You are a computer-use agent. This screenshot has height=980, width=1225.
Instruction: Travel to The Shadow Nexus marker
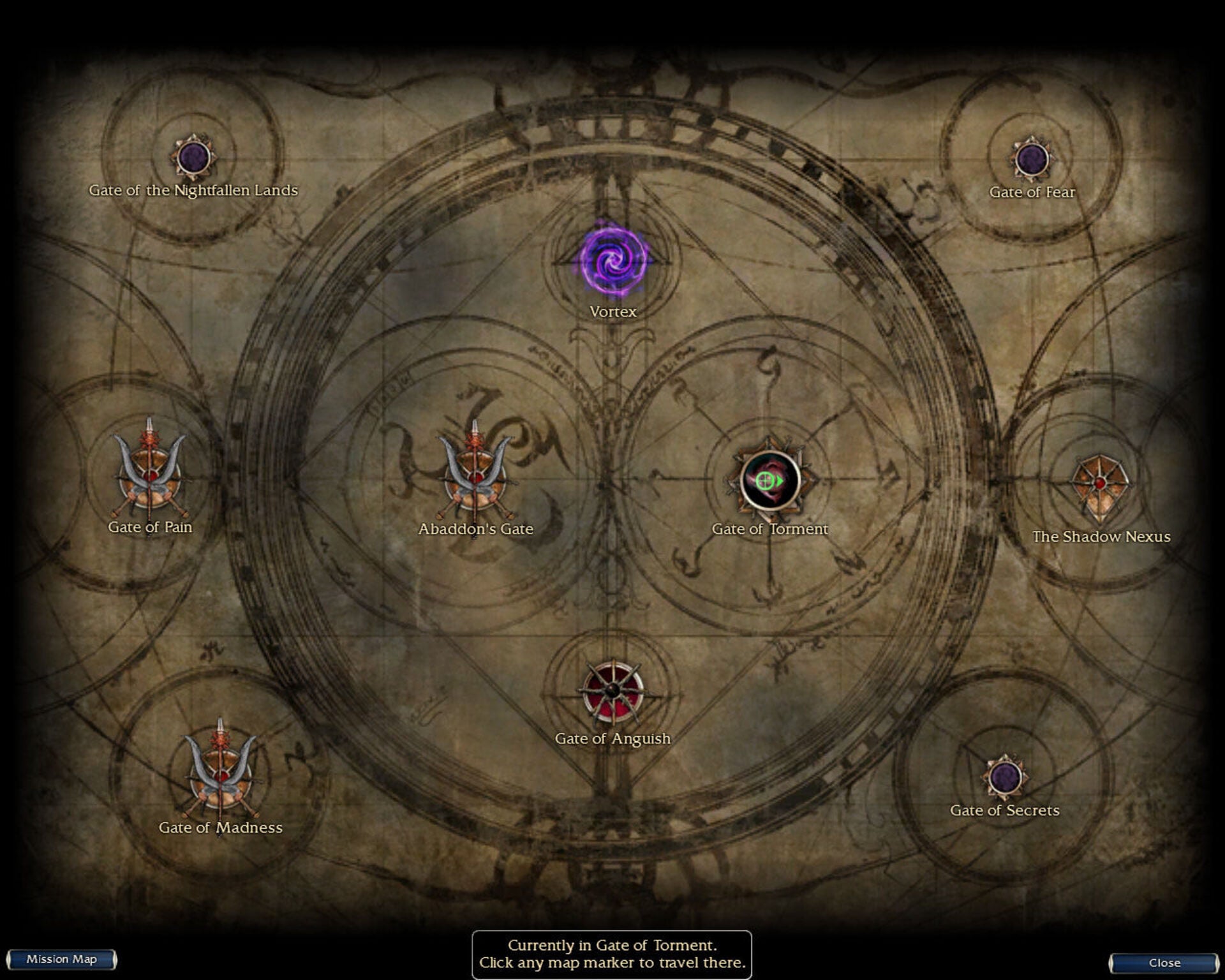coord(1100,485)
